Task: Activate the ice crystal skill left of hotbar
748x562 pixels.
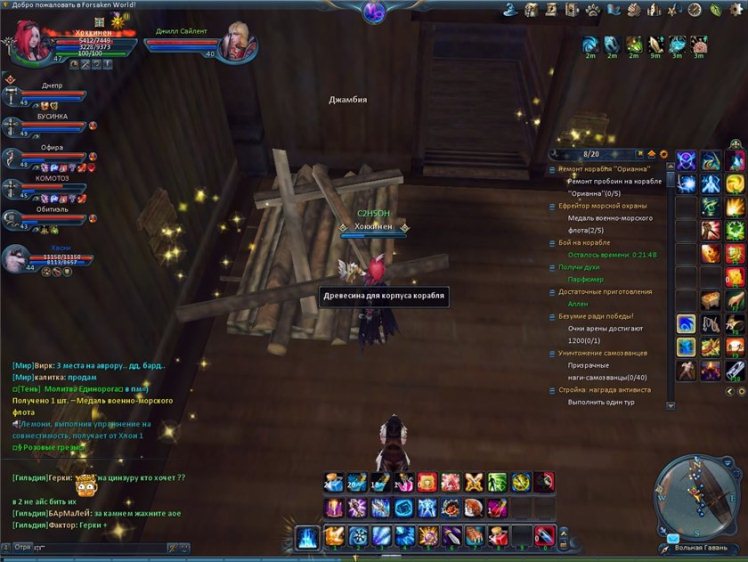Action: tap(307, 536)
